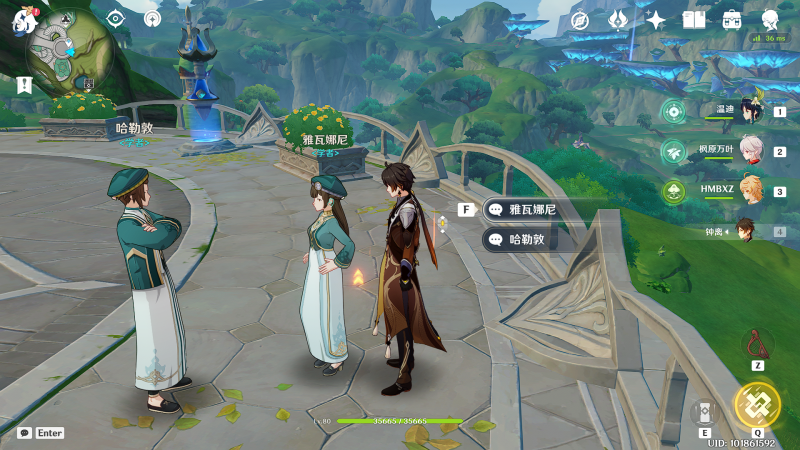Choose the 哈勒敦 dialogue option
The height and width of the screenshot is (450, 800).
pos(530,240)
